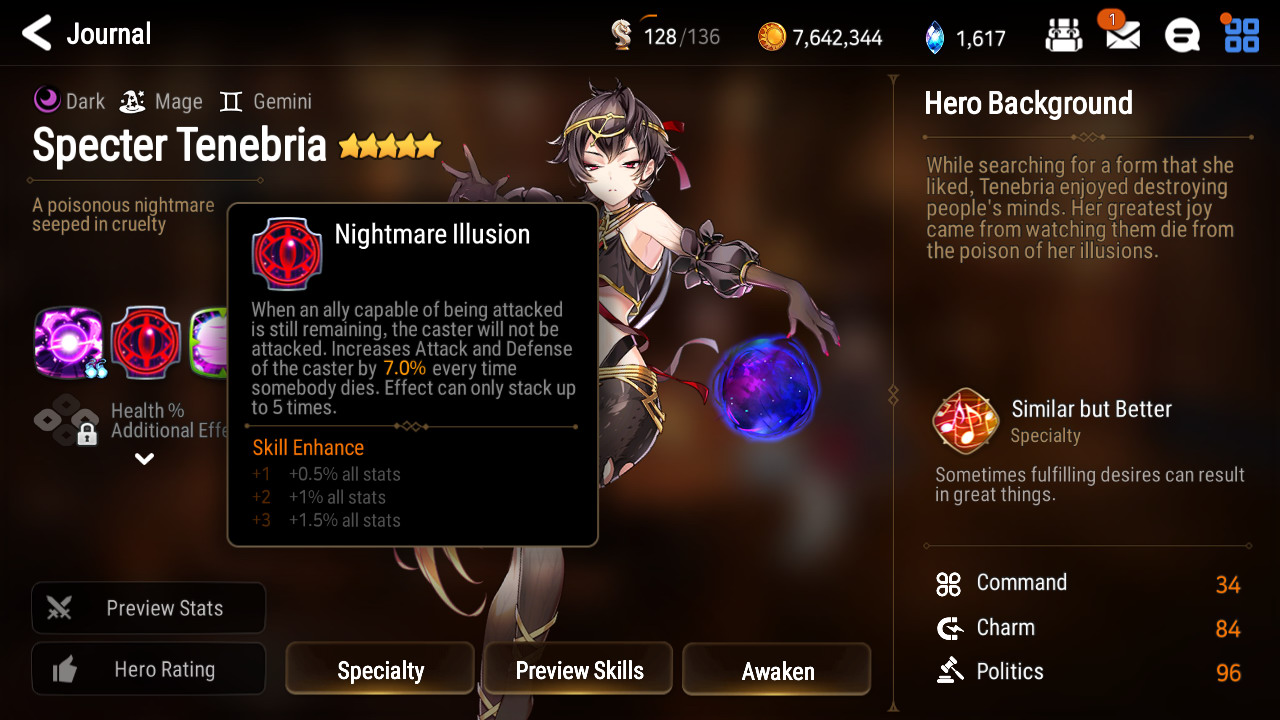Tap the blue skystone crystal icon

point(934,37)
